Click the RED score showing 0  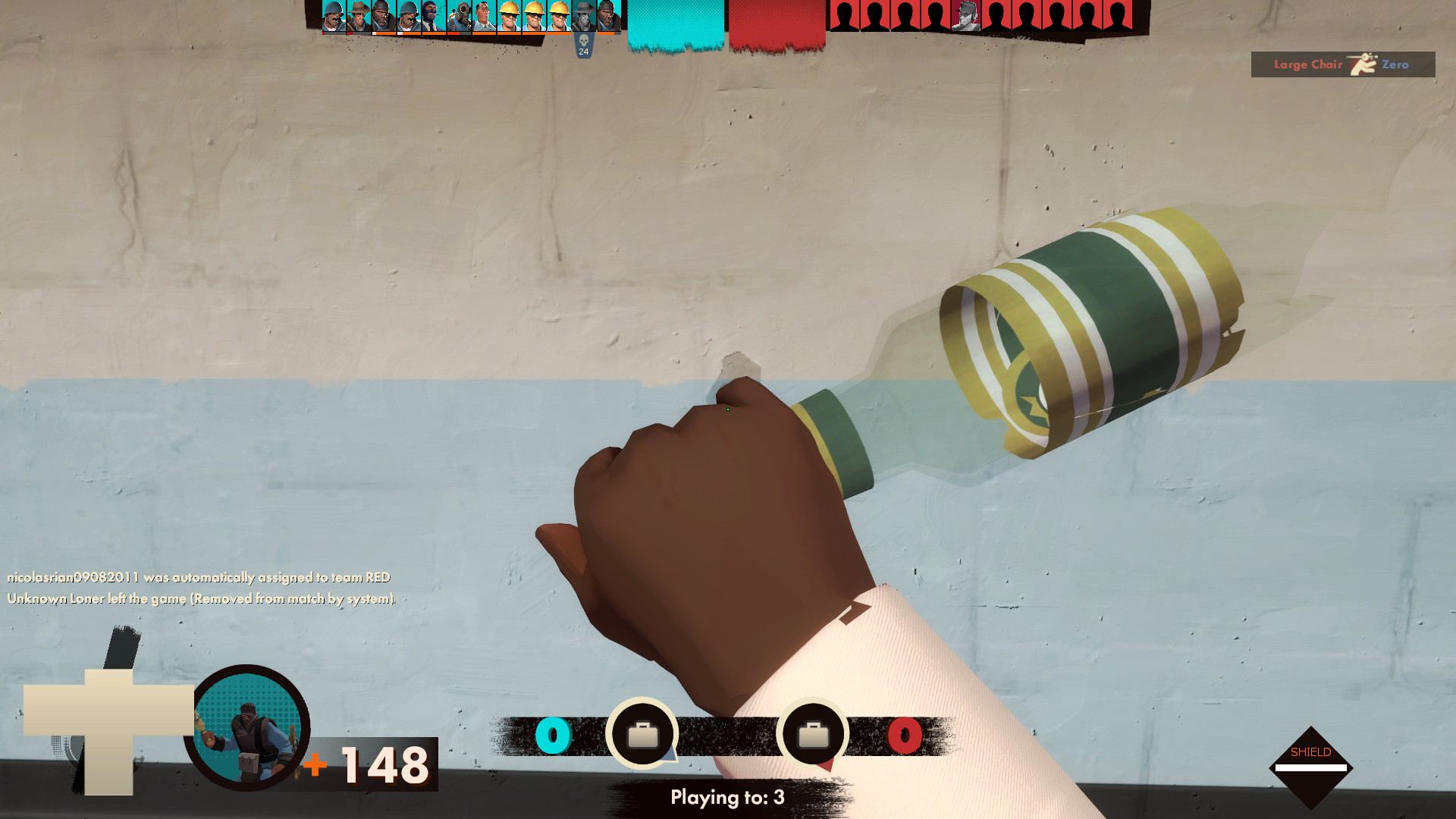[x=905, y=734]
